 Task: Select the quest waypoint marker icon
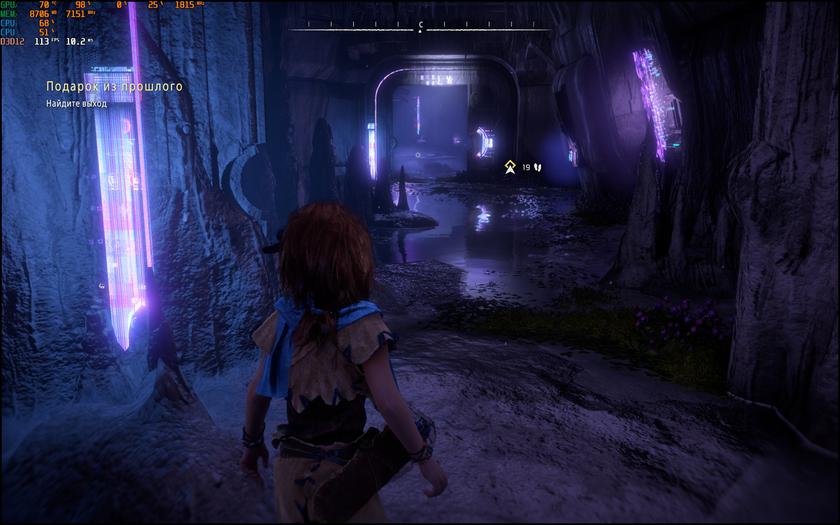coord(510,167)
